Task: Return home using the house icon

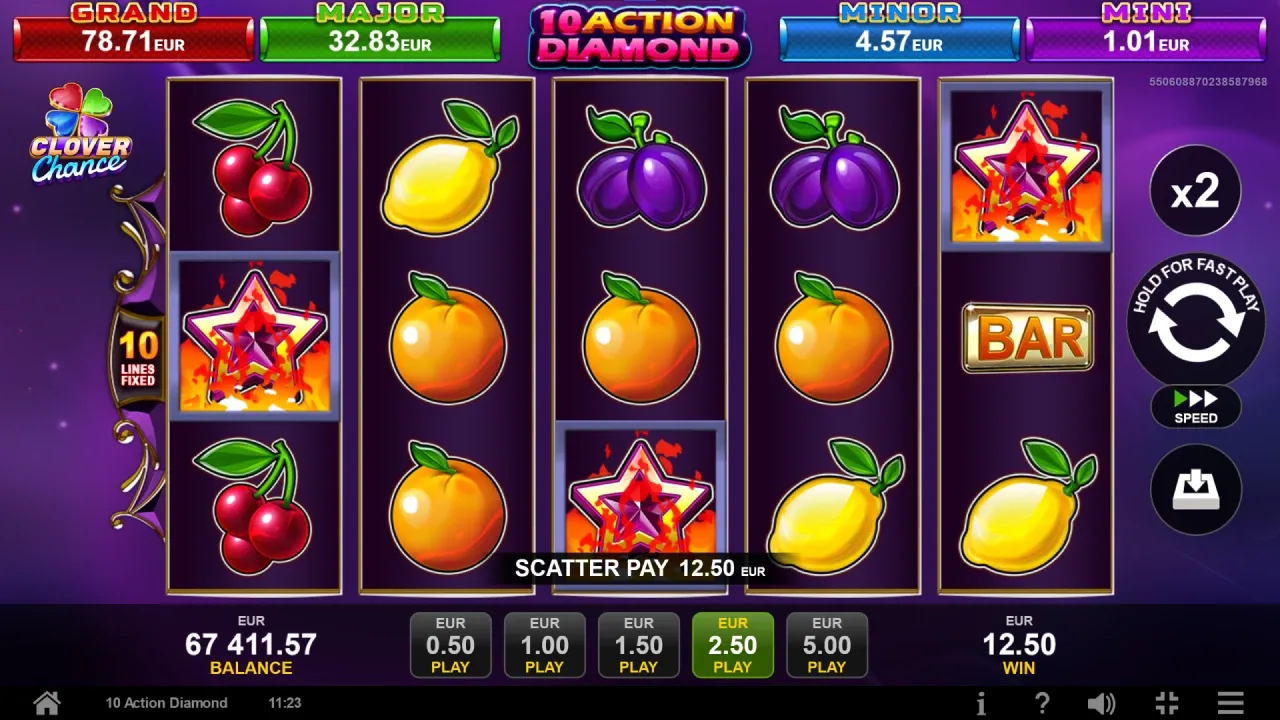Action: click(x=45, y=702)
